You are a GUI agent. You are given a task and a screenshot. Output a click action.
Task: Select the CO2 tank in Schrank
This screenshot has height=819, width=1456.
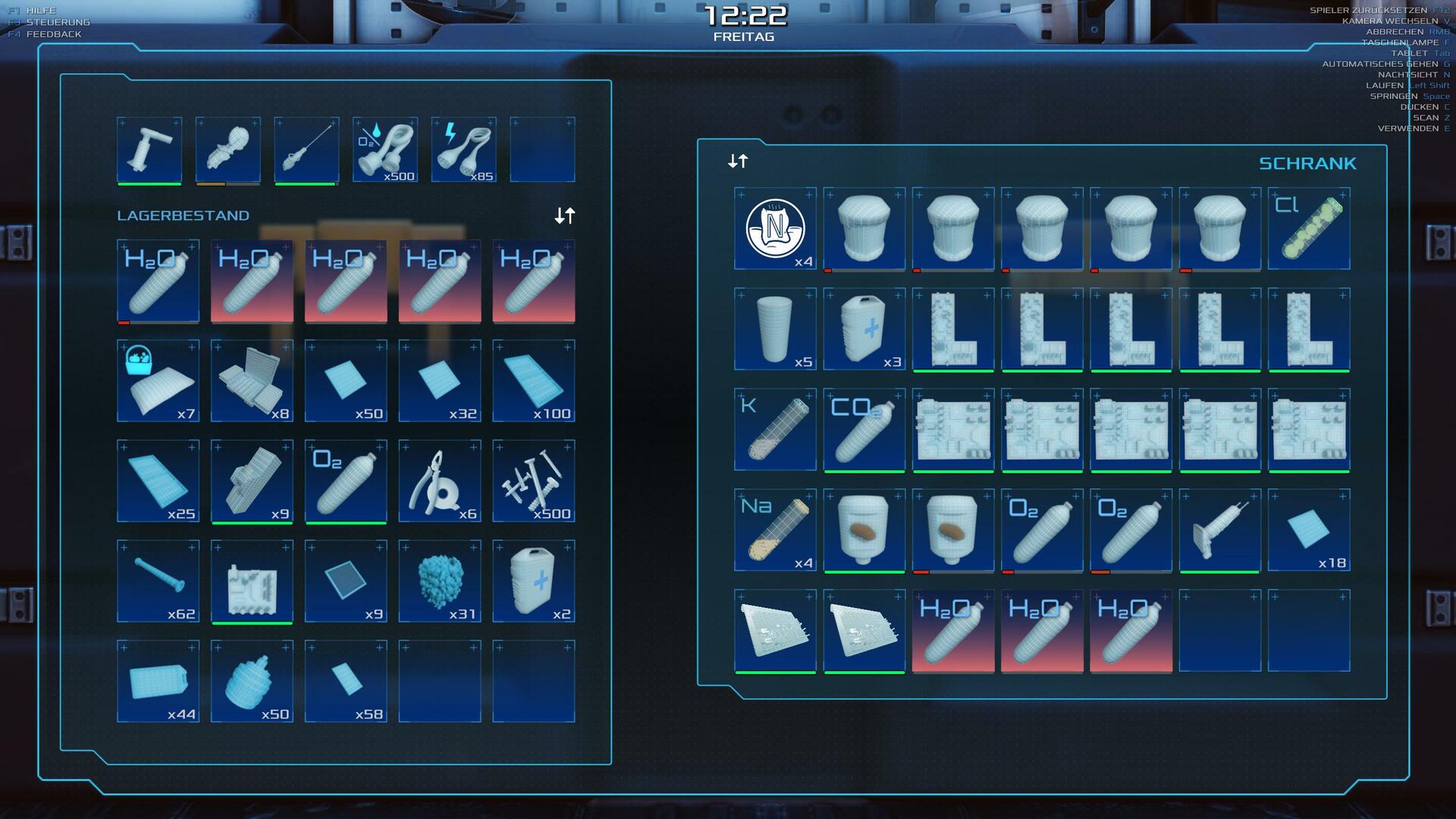coord(864,429)
